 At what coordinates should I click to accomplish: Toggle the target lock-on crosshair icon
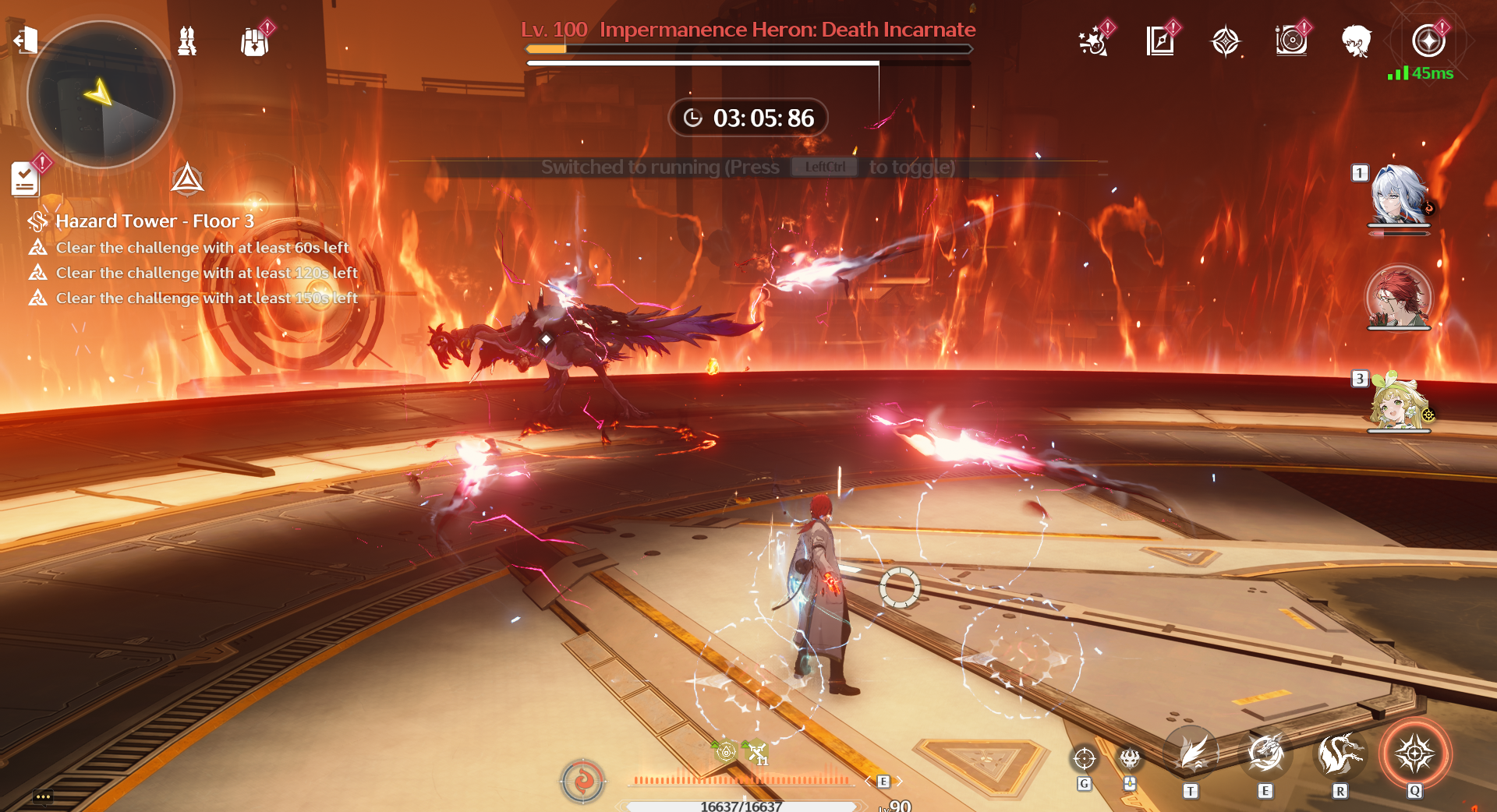[1085, 757]
